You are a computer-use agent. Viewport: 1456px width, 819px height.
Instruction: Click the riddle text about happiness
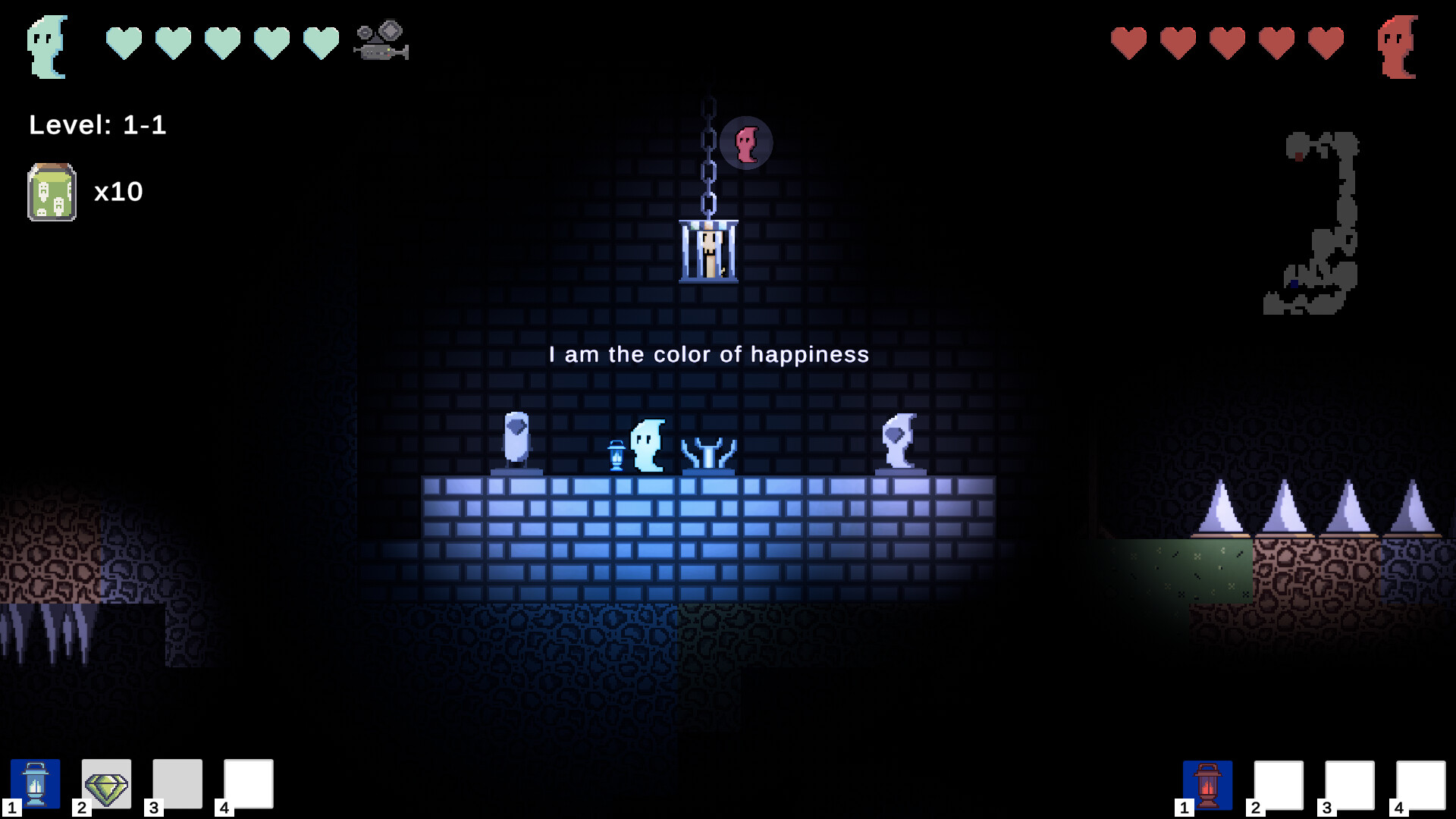708,354
